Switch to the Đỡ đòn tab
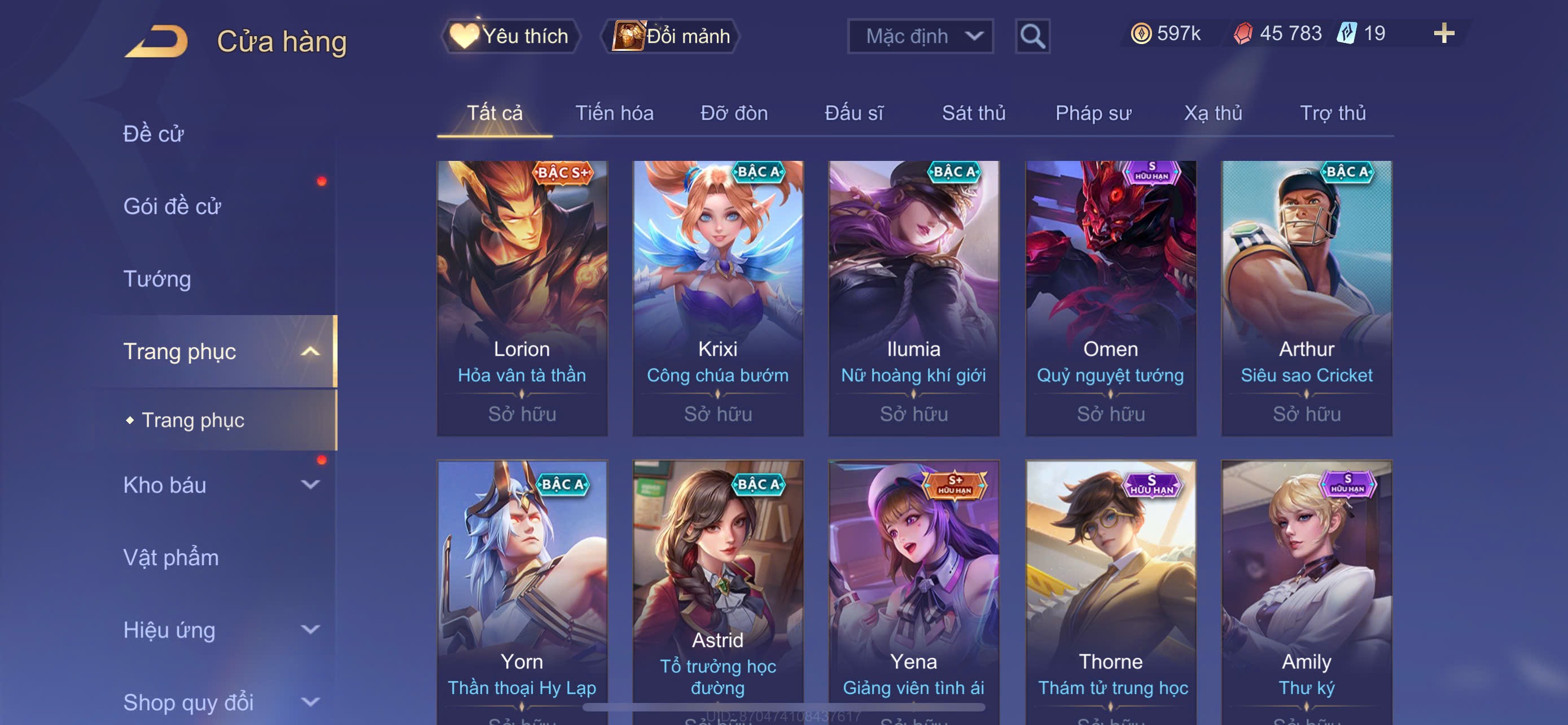This screenshot has width=1568, height=725. click(x=733, y=113)
